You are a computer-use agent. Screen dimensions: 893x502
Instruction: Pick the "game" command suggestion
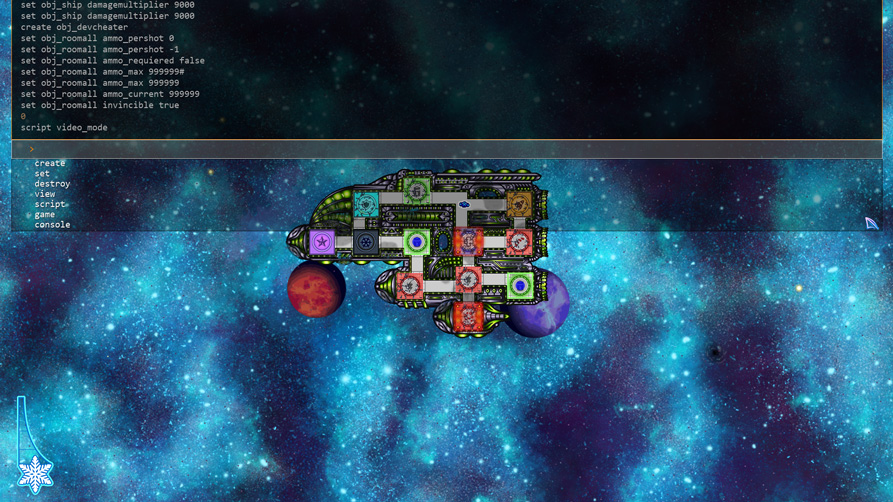[x=45, y=214]
